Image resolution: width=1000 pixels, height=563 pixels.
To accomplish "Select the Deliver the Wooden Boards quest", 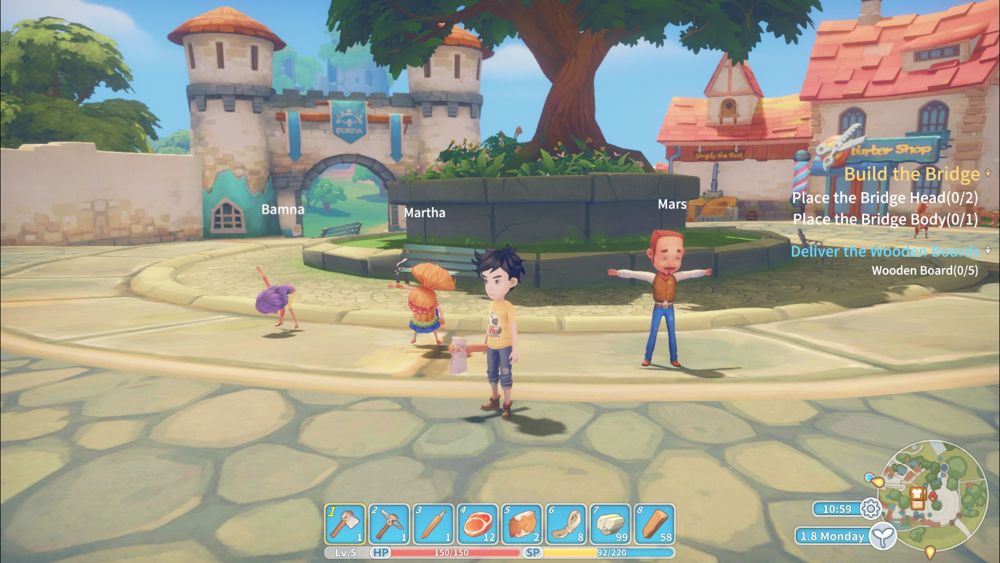I will 886,251.
